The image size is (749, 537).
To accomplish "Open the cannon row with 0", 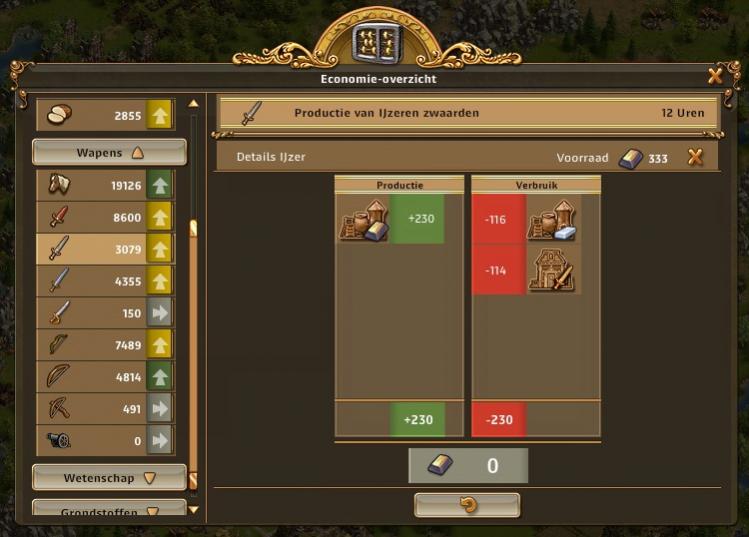I will (x=105, y=440).
